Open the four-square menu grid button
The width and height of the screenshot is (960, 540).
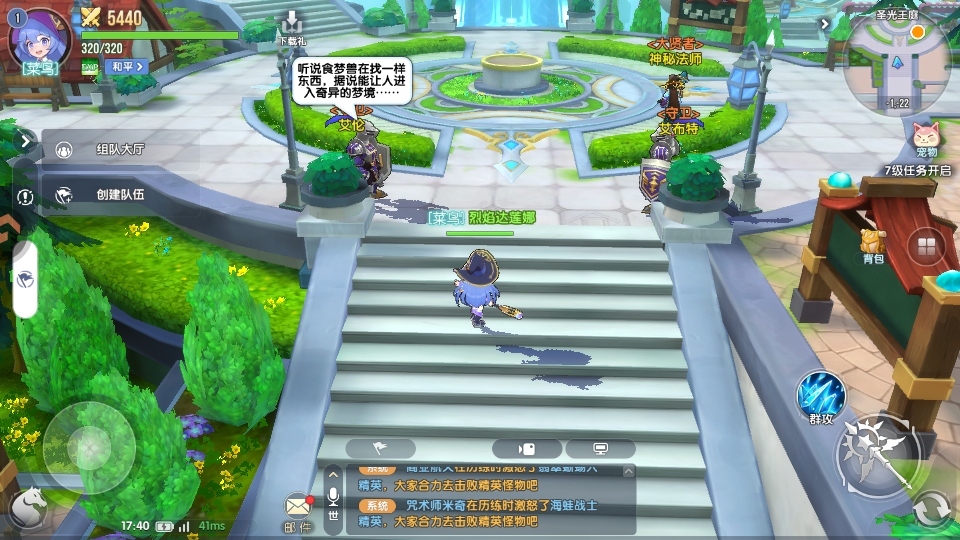[x=927, y=245]
